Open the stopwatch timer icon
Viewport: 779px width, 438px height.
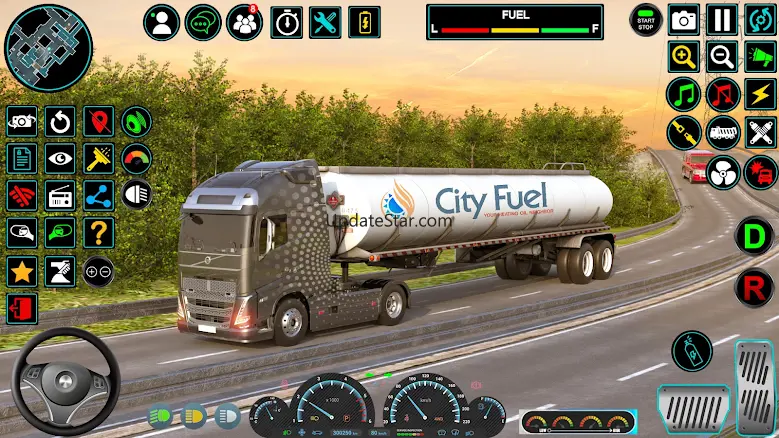[287, 22]
